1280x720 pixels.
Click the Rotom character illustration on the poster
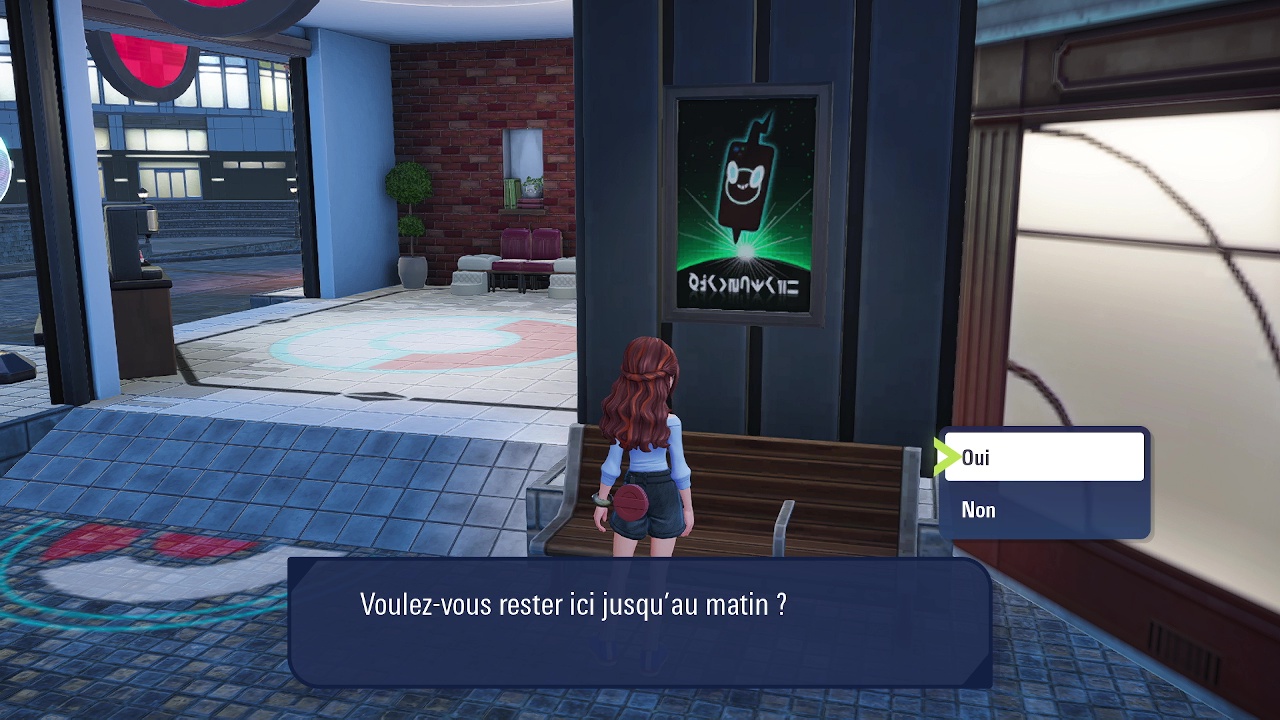(x=742, y=180)
